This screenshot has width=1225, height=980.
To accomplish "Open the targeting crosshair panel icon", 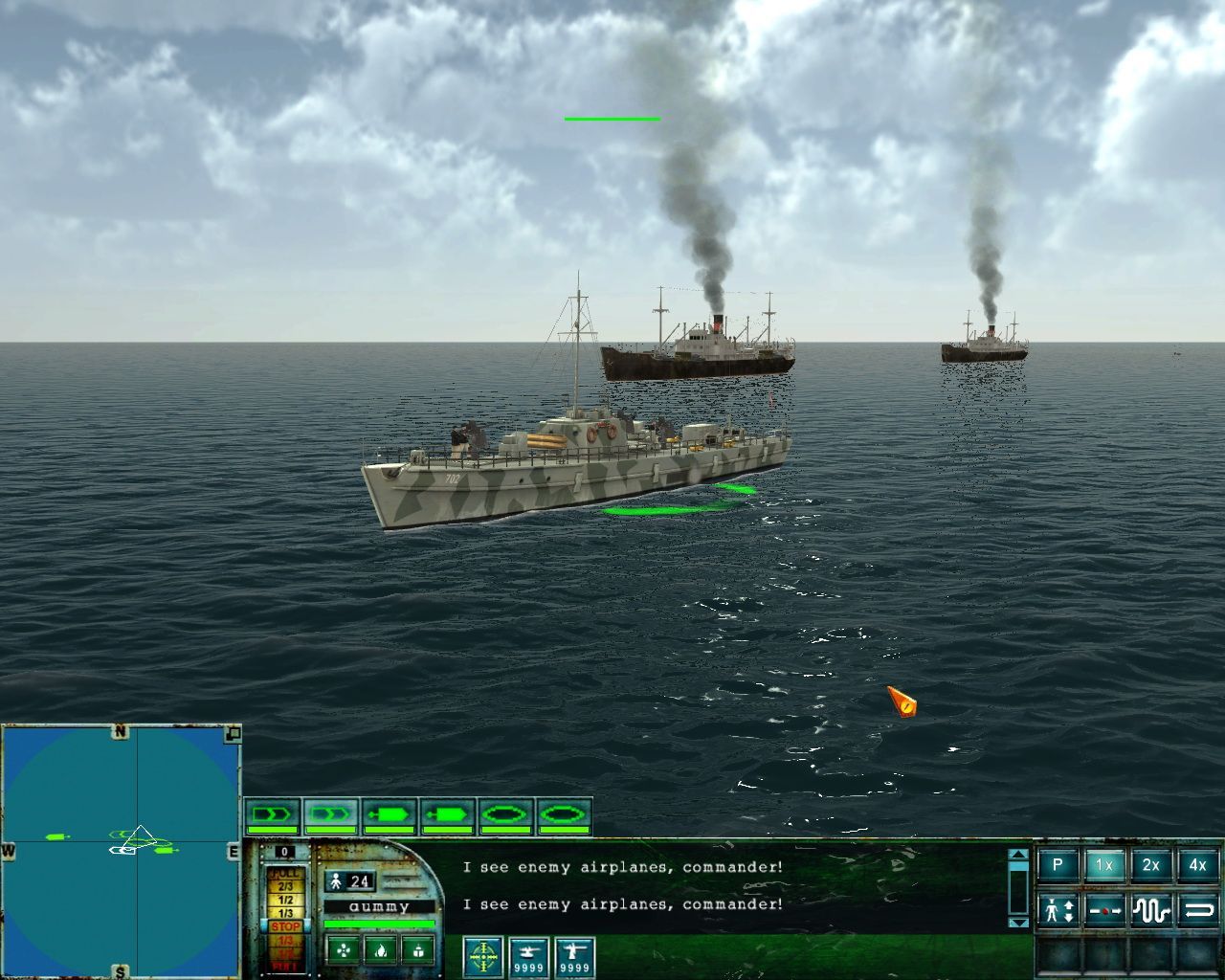I will pyautogui.click(x=481, y=955).
